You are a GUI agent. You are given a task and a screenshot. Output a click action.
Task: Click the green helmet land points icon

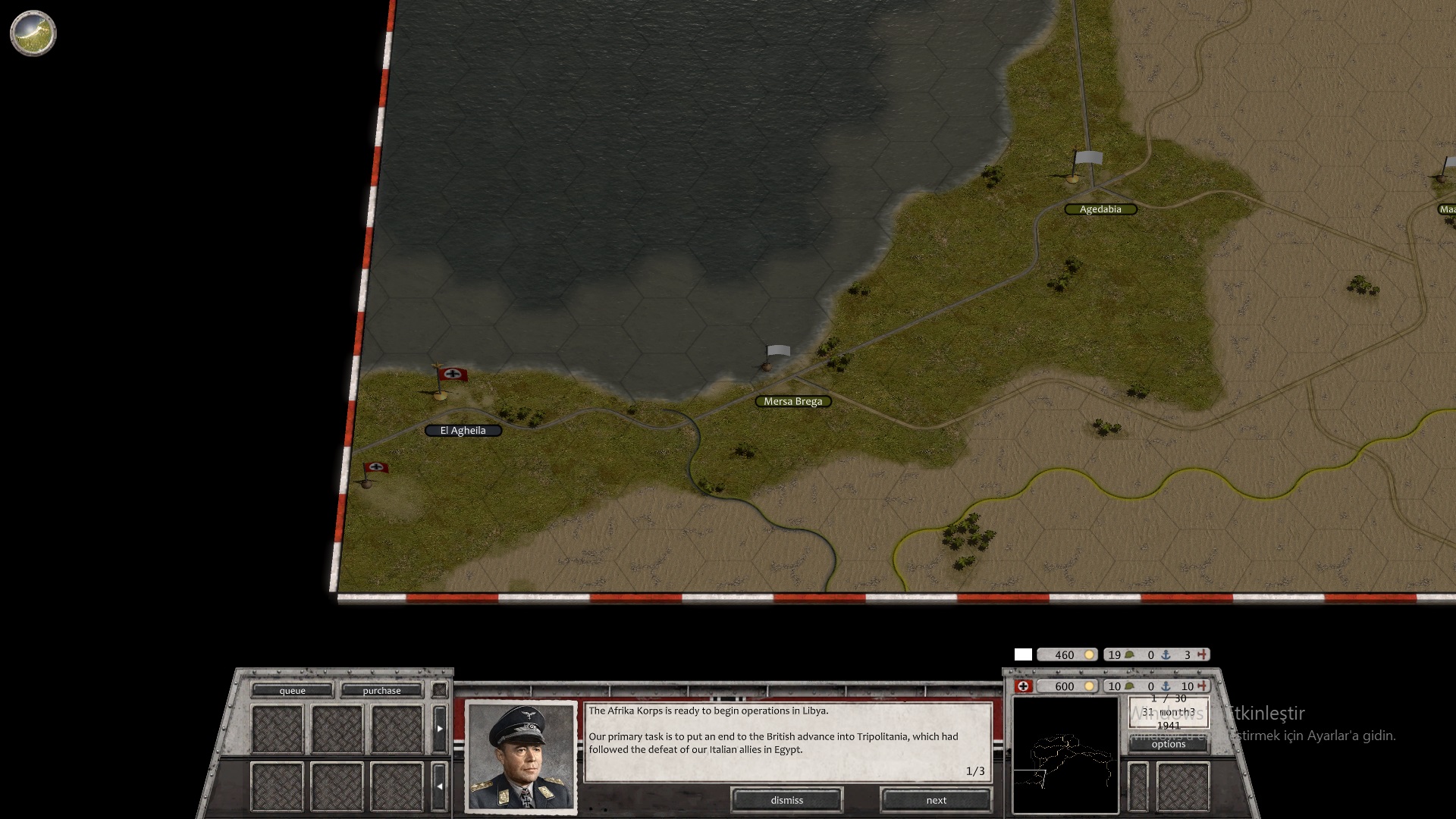pyautogui.click(x=1129, y=686)
